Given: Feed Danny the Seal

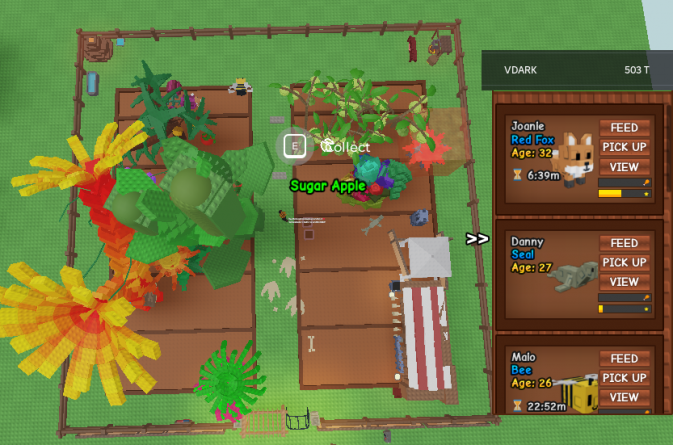Looking at the screenshot, I should click(624, 243).
